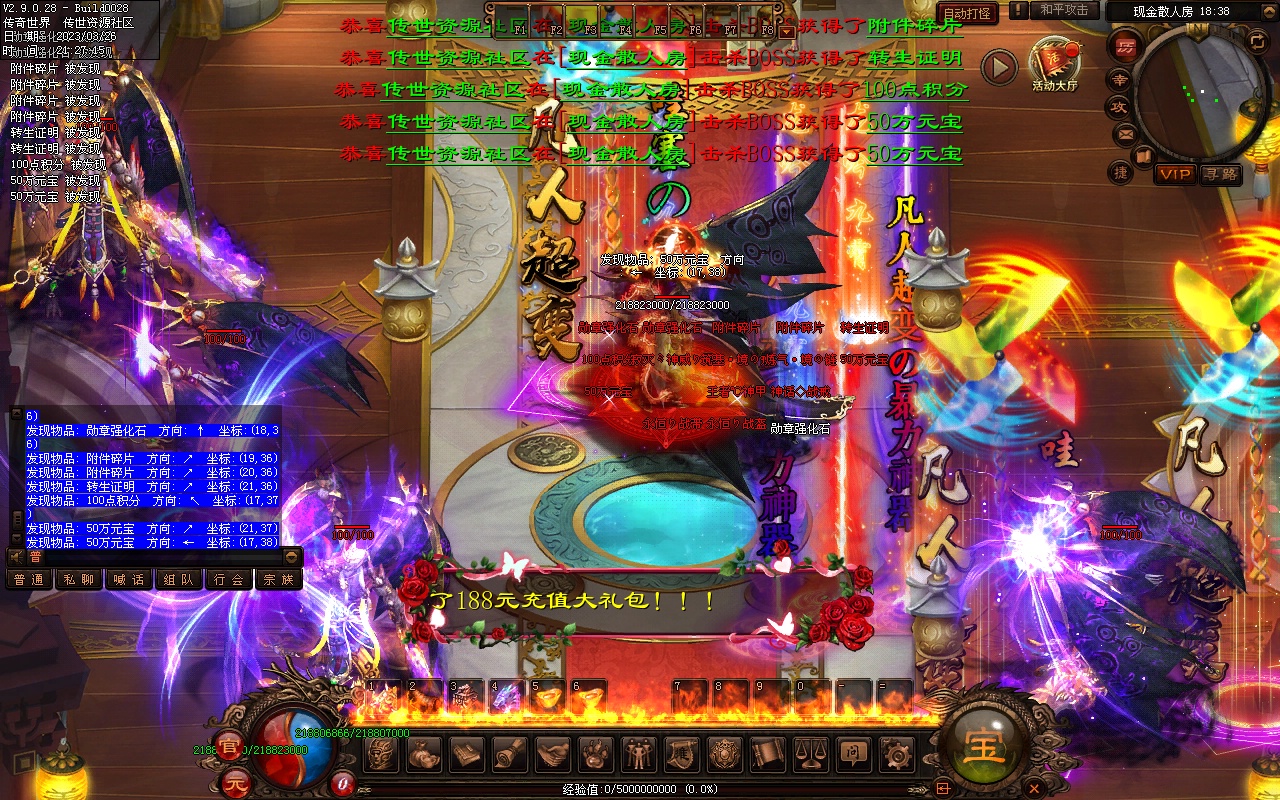
Task: Select the 普通 normal chat tab
Action: [28, 579]
